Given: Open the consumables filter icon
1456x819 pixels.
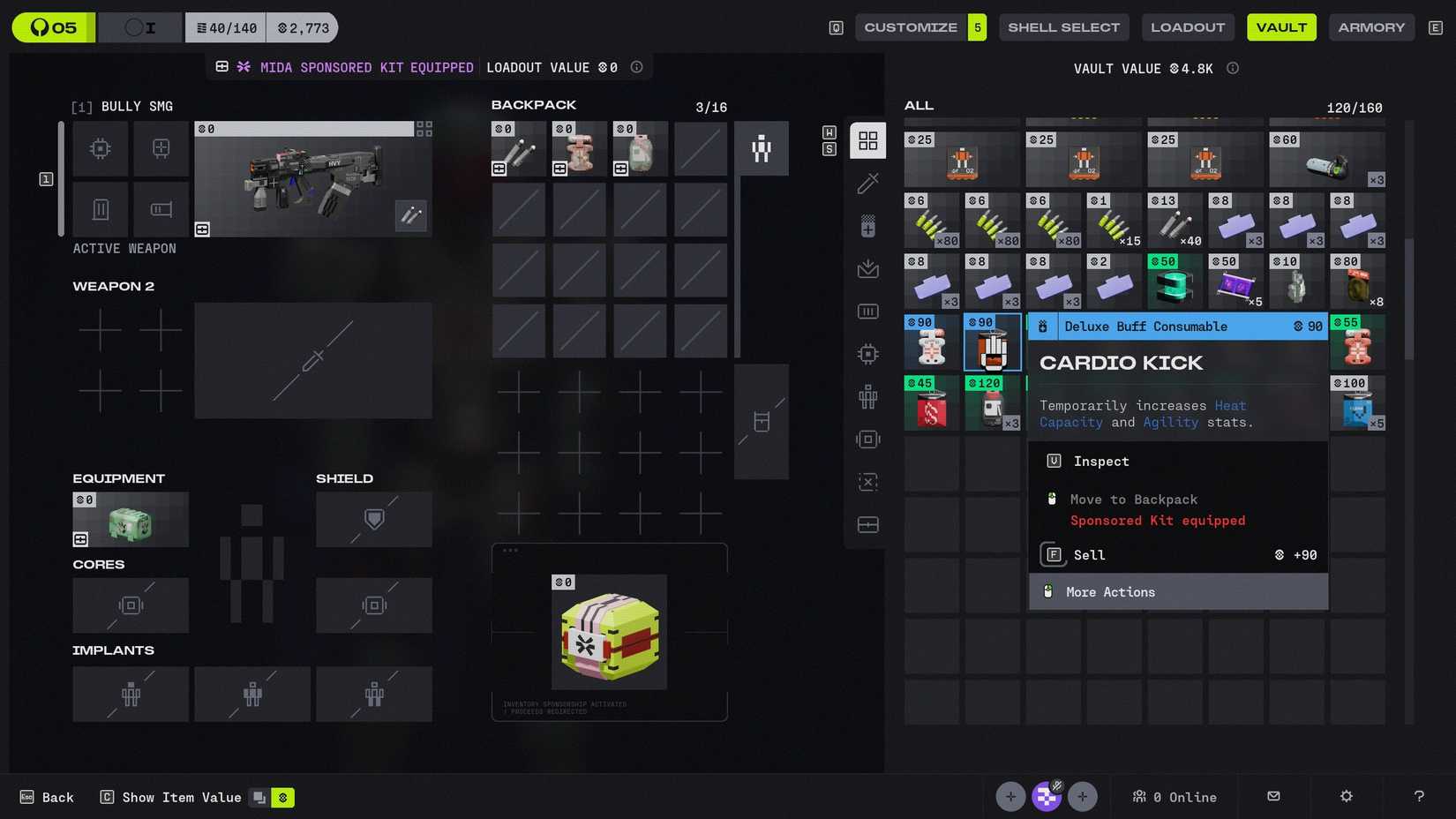Looking at the screenshot, I should (x=867, y=225).
